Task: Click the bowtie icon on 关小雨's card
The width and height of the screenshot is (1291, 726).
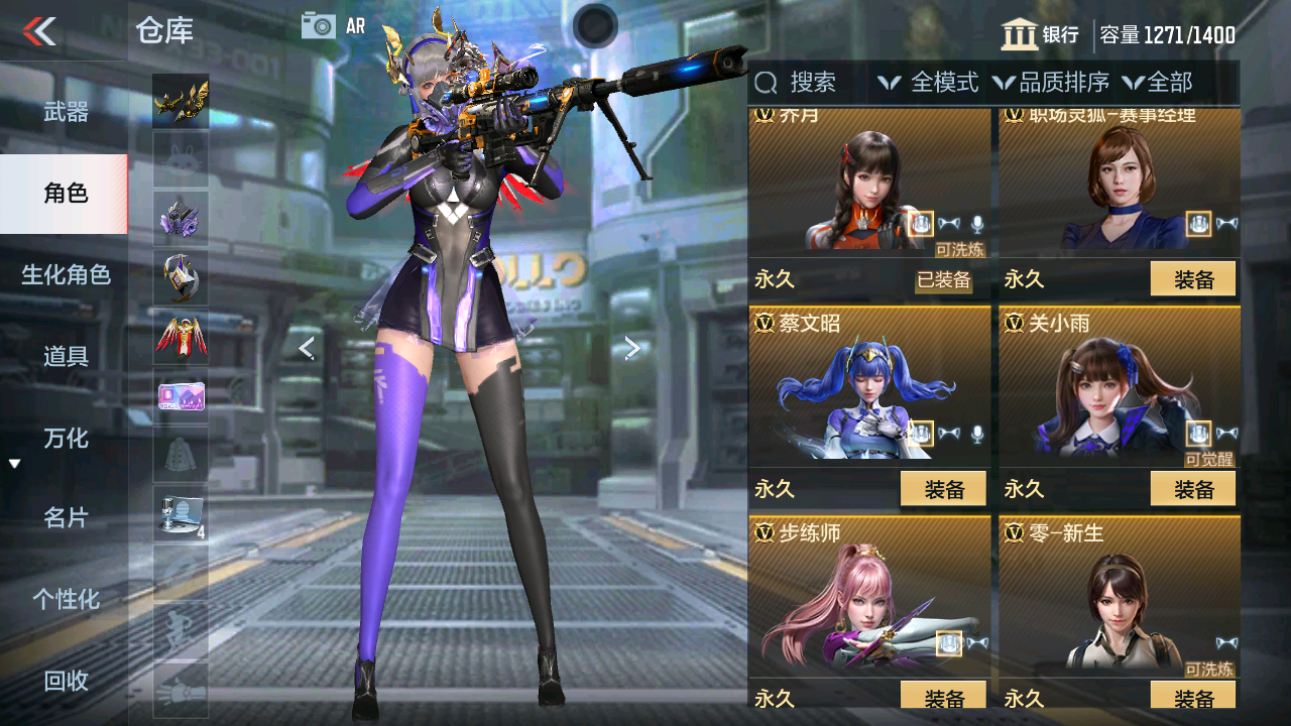Action: (x=1229, y=434)
